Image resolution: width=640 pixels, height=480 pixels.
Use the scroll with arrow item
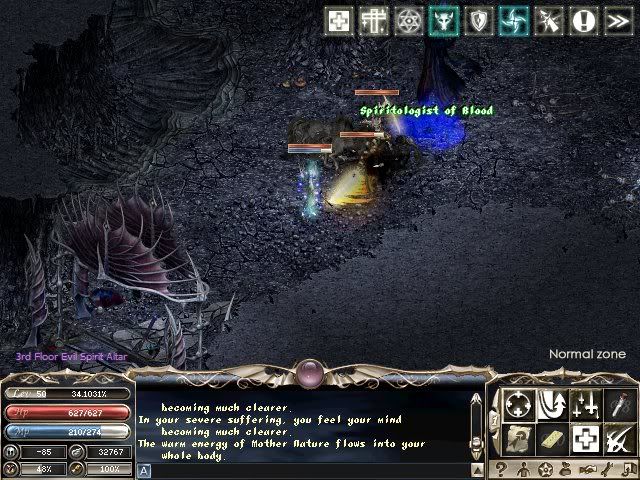(518, 438)
